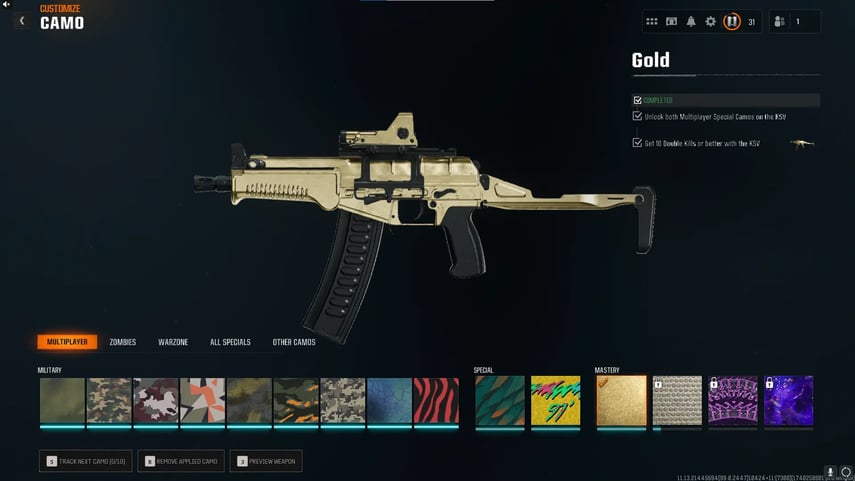855x481 pixels.
Task: Open the settings gear icon
Action: pyautogui.click(x=710, y=21)
